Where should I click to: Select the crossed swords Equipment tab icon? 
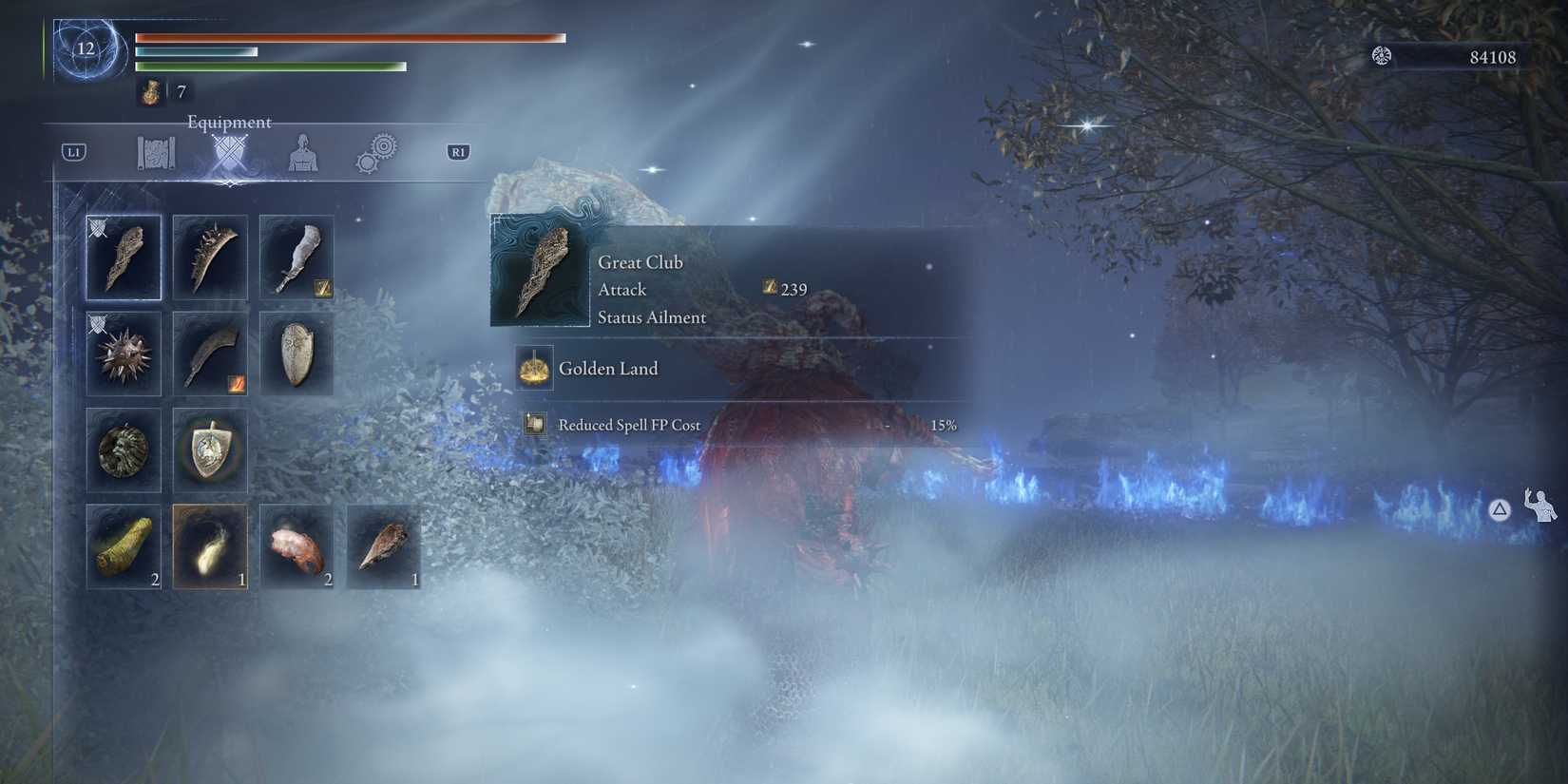228,152
